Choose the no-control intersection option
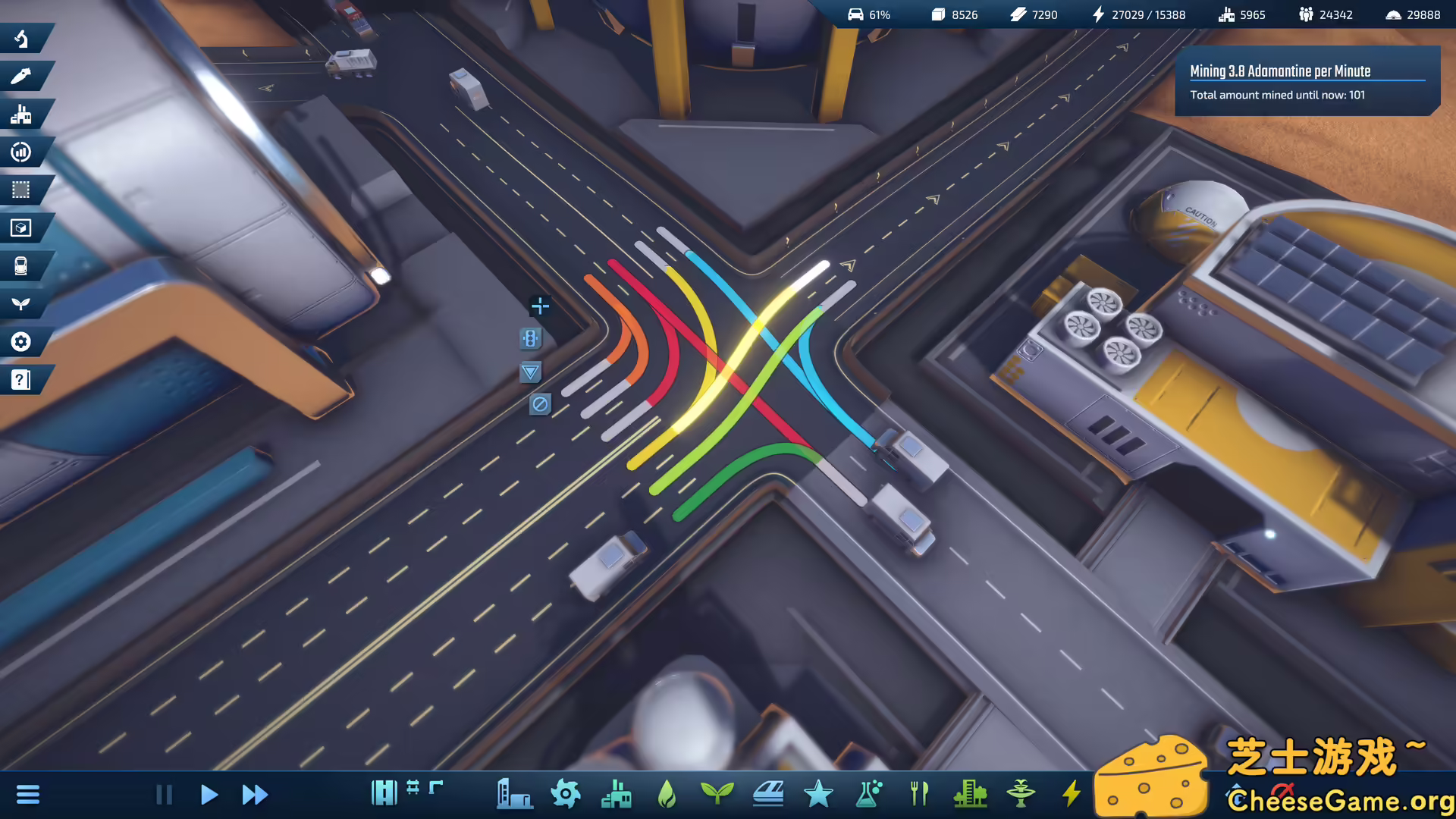This screenshot has height=819, width=1456. click(x=540, y=404)
